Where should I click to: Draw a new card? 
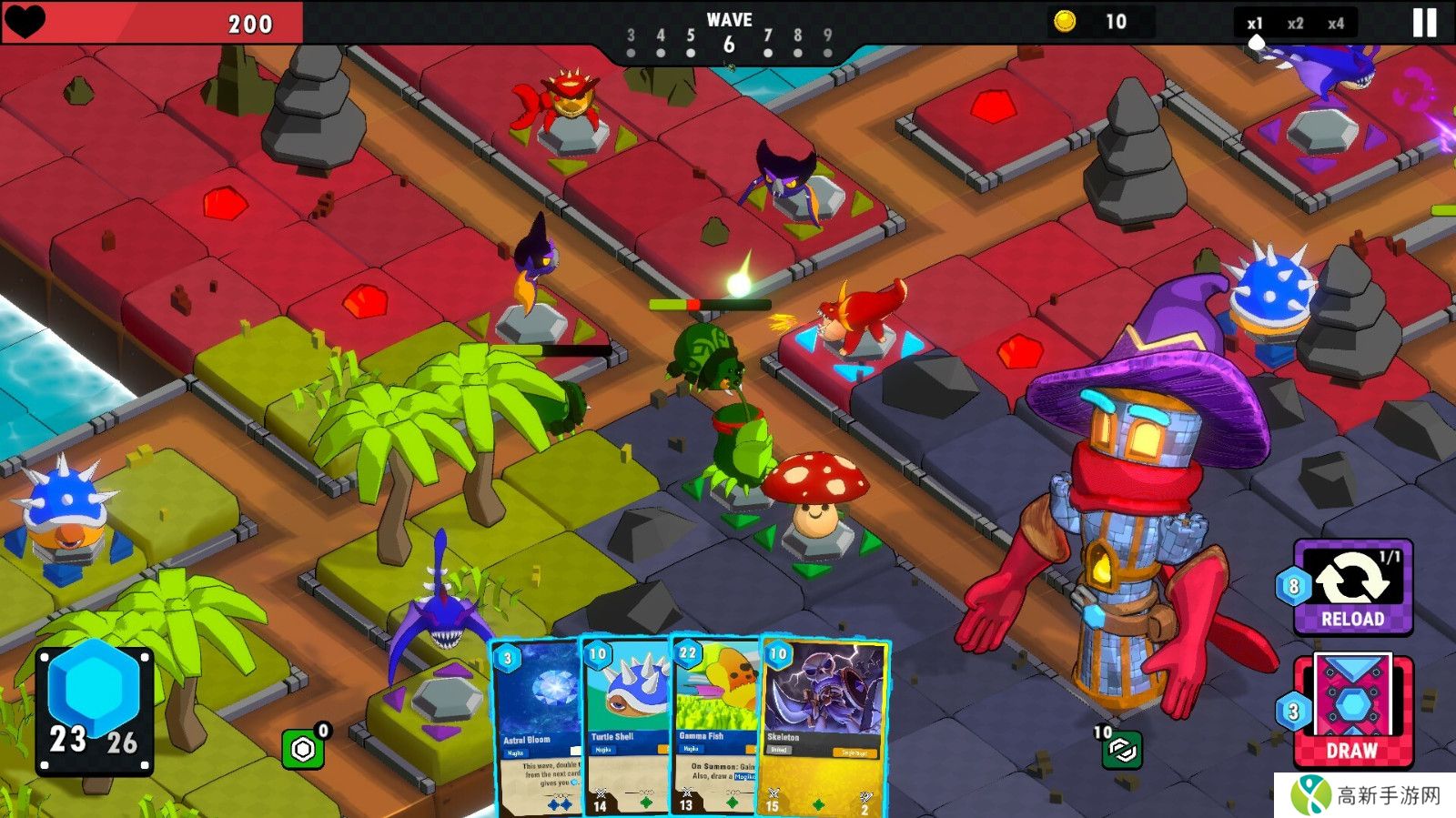coord(1352,711)
